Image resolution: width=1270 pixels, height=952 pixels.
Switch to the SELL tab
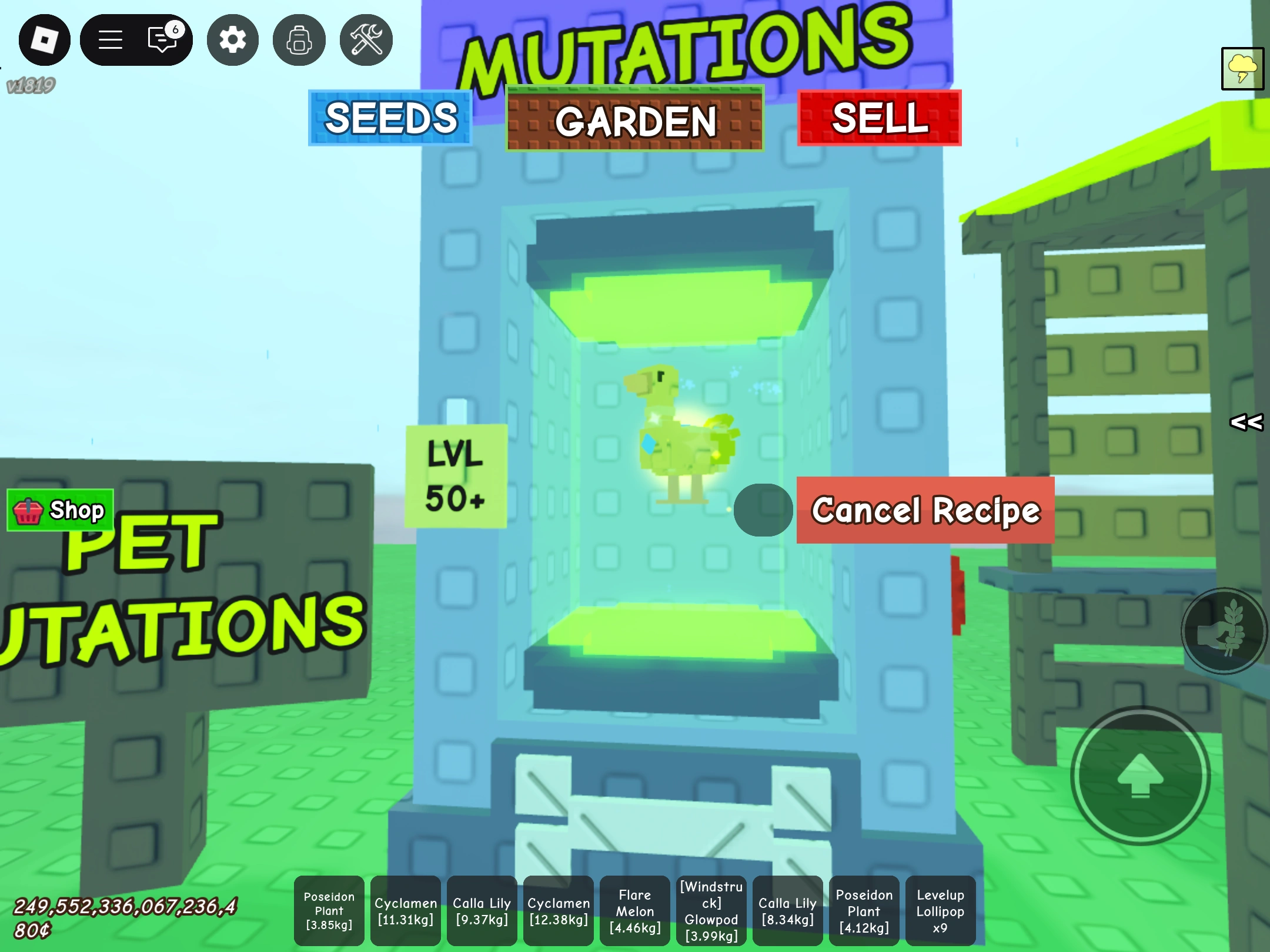click(x=879, y=118)
